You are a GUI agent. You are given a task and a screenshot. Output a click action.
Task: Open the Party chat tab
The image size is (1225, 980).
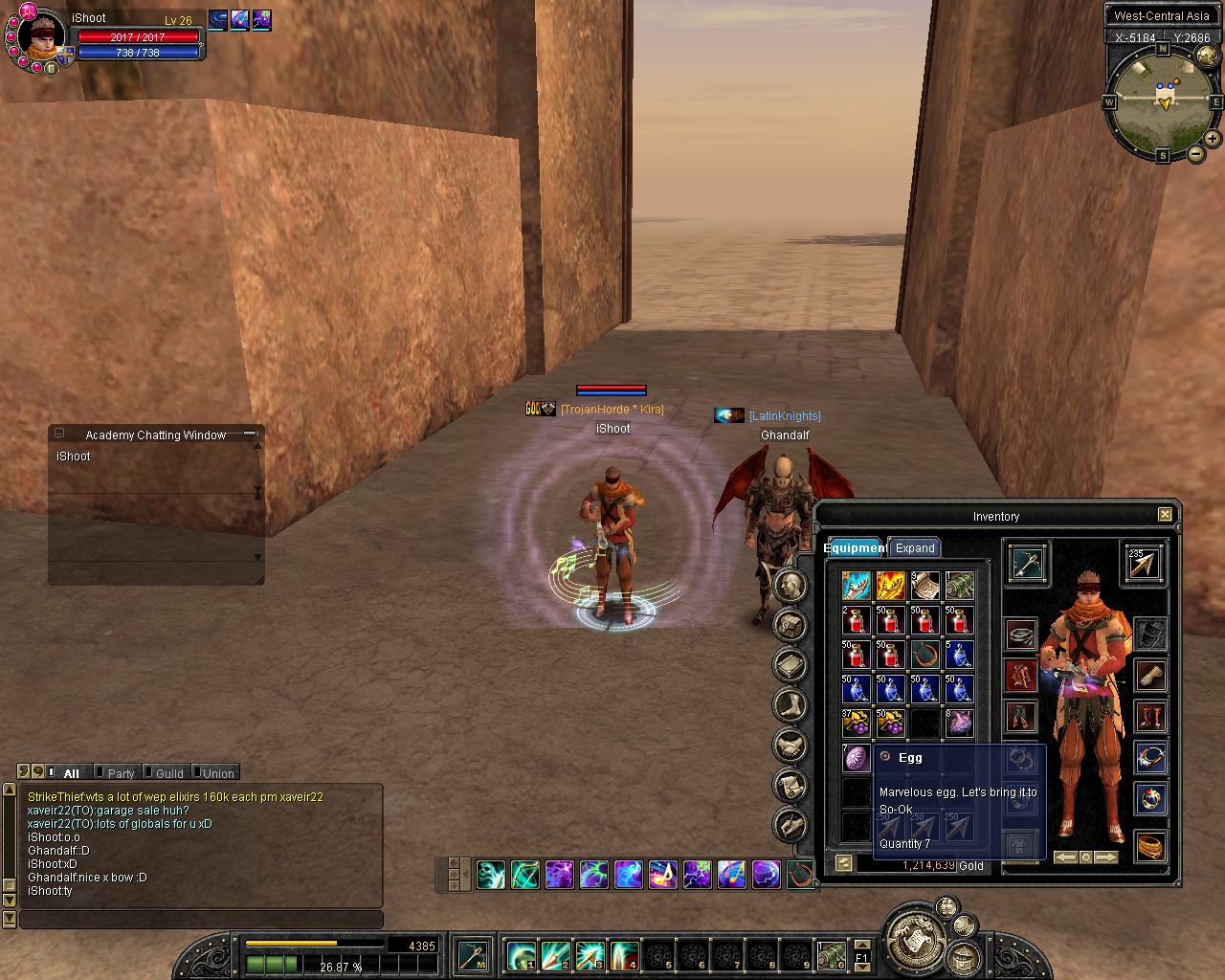click(121, 773)
